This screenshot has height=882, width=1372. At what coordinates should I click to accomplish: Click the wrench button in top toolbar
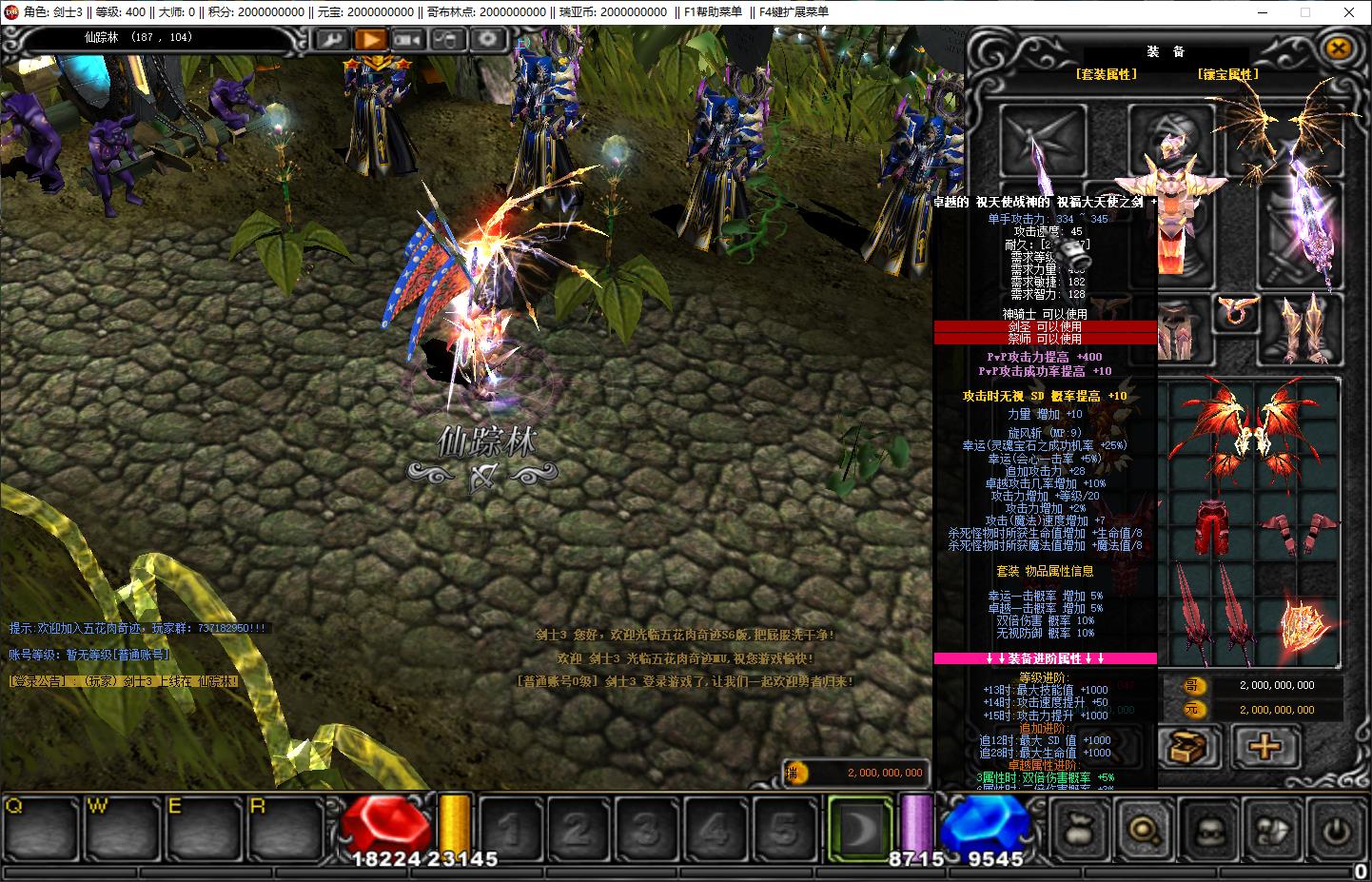(x=332, y=39)
